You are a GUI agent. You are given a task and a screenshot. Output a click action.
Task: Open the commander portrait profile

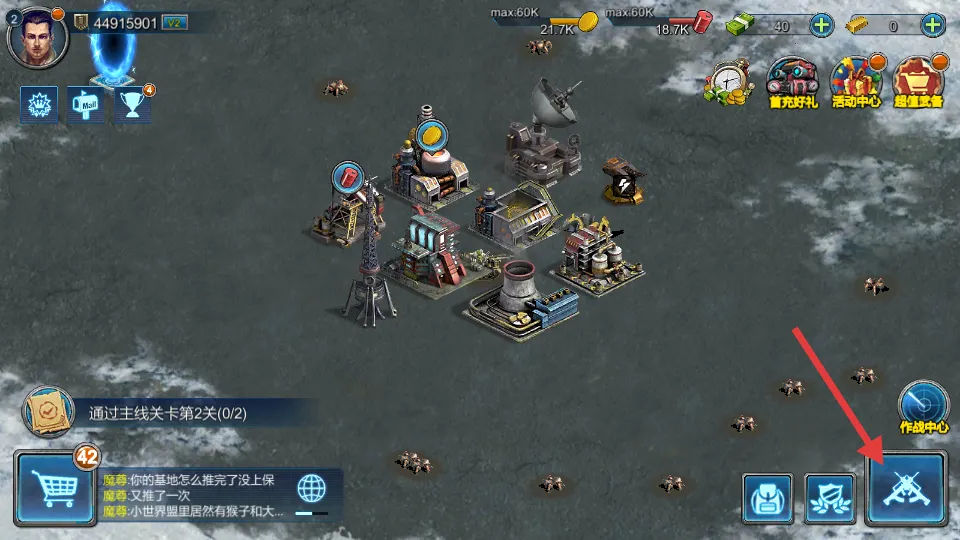37,35
